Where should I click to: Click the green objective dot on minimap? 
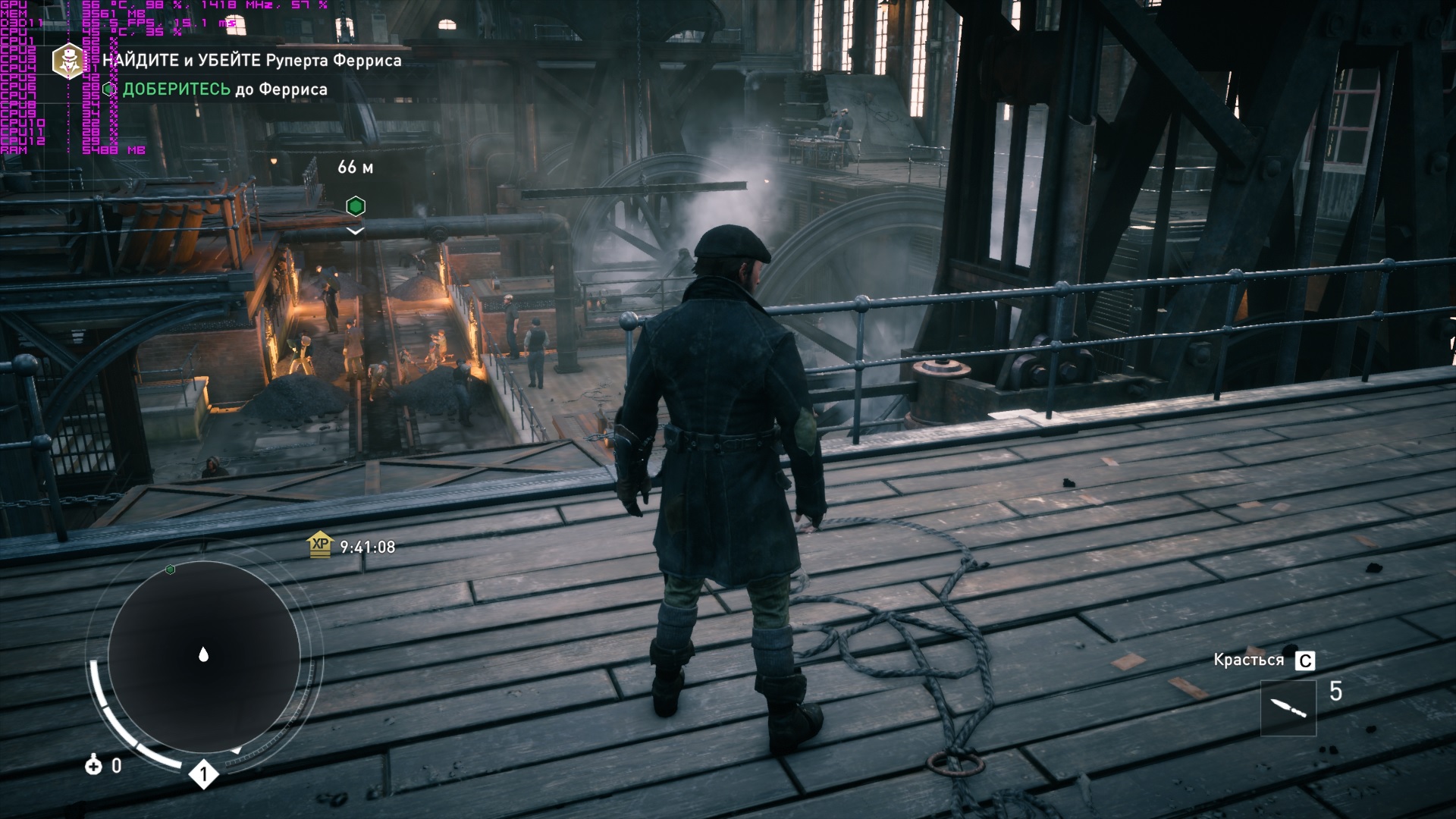pyautogui.click(x=171, y=570)
